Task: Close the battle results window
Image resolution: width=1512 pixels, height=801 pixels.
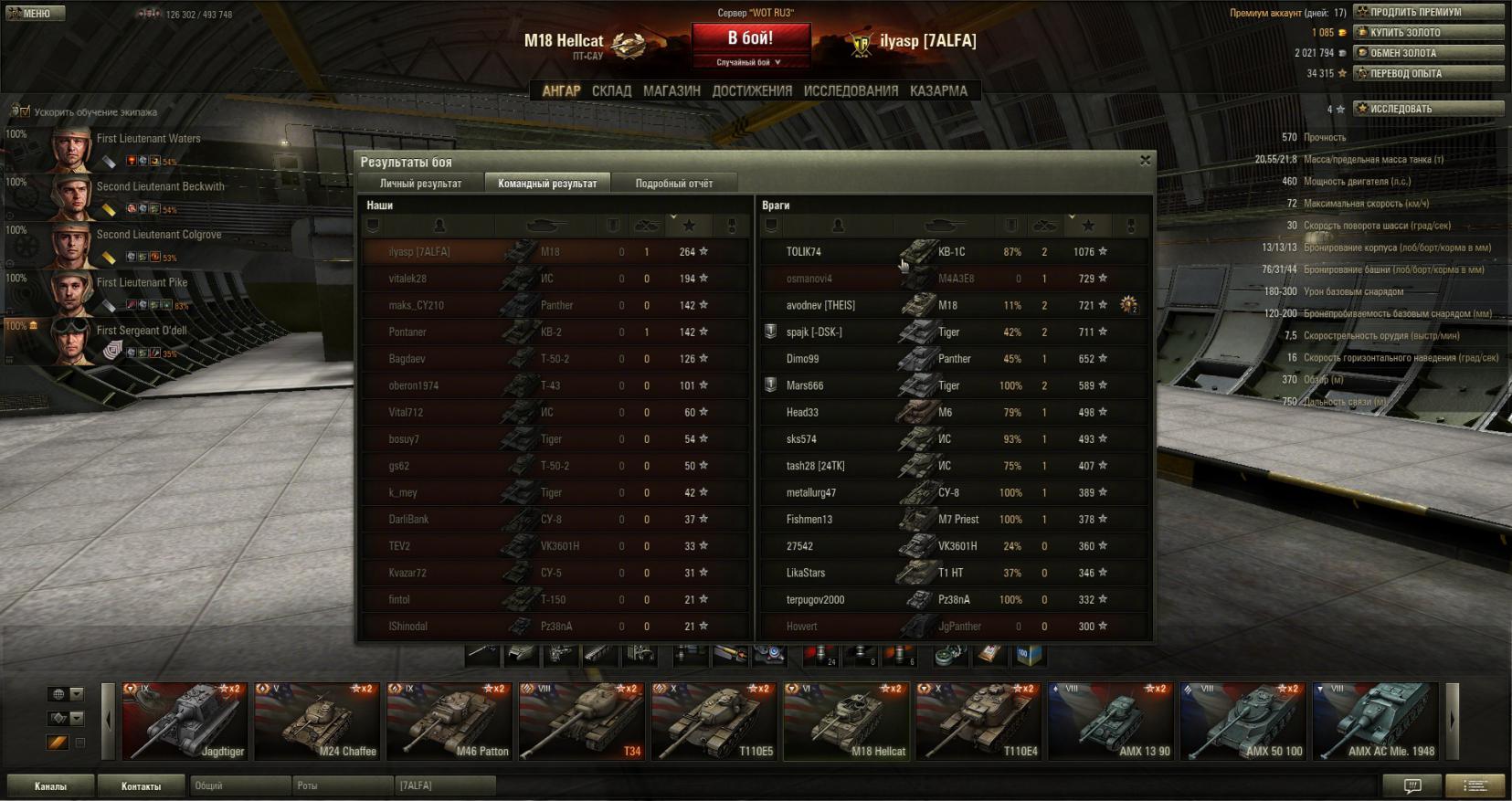Action: [x=1145, y=161]
